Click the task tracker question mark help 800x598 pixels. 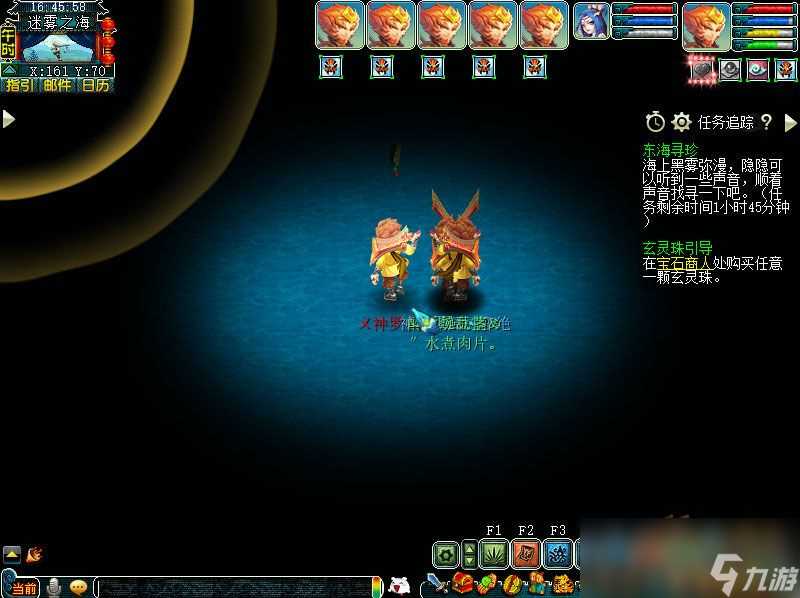tap(766, 122)
